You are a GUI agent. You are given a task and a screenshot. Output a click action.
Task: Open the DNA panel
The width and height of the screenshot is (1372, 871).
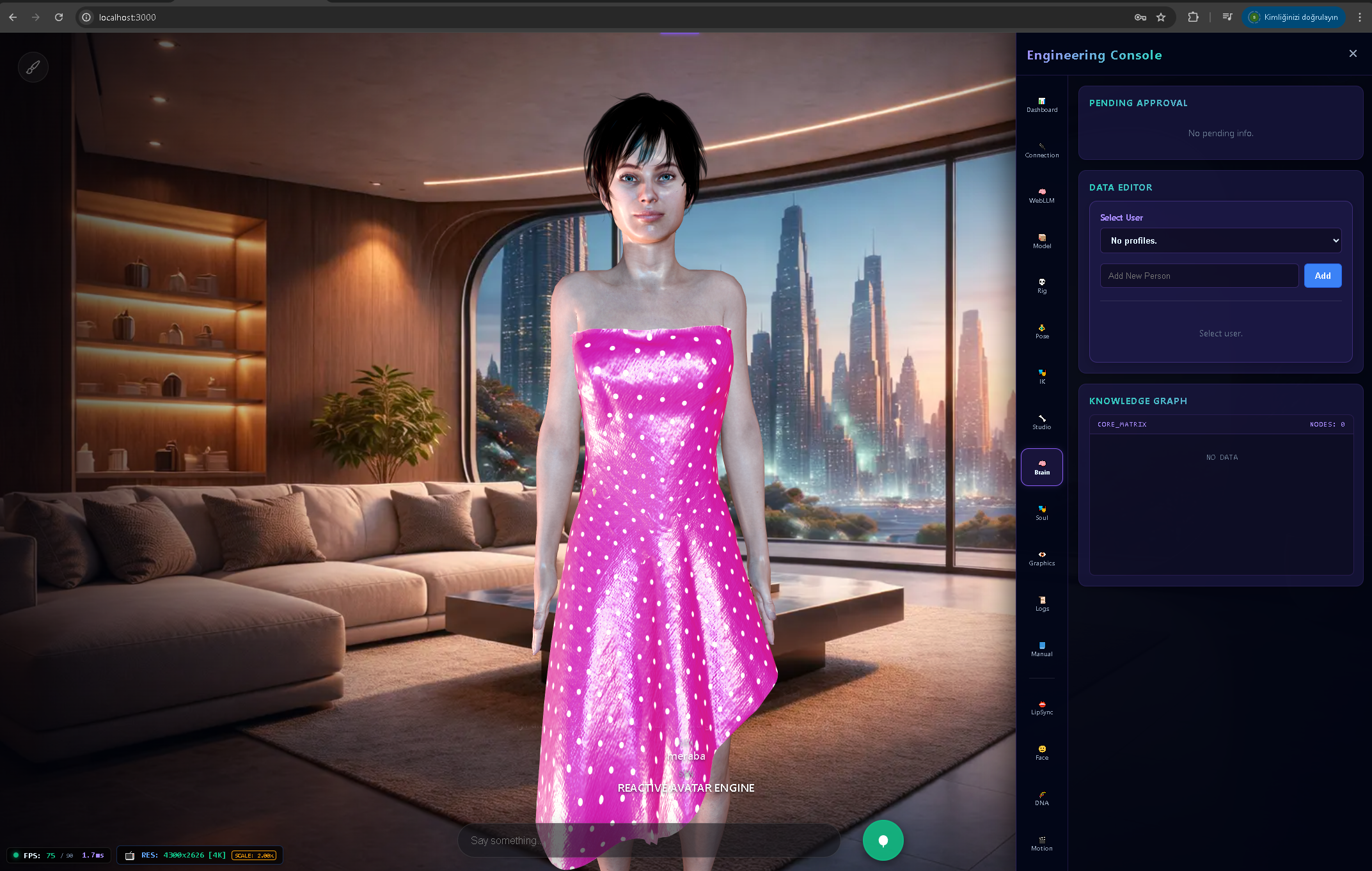click(1041, 797)
